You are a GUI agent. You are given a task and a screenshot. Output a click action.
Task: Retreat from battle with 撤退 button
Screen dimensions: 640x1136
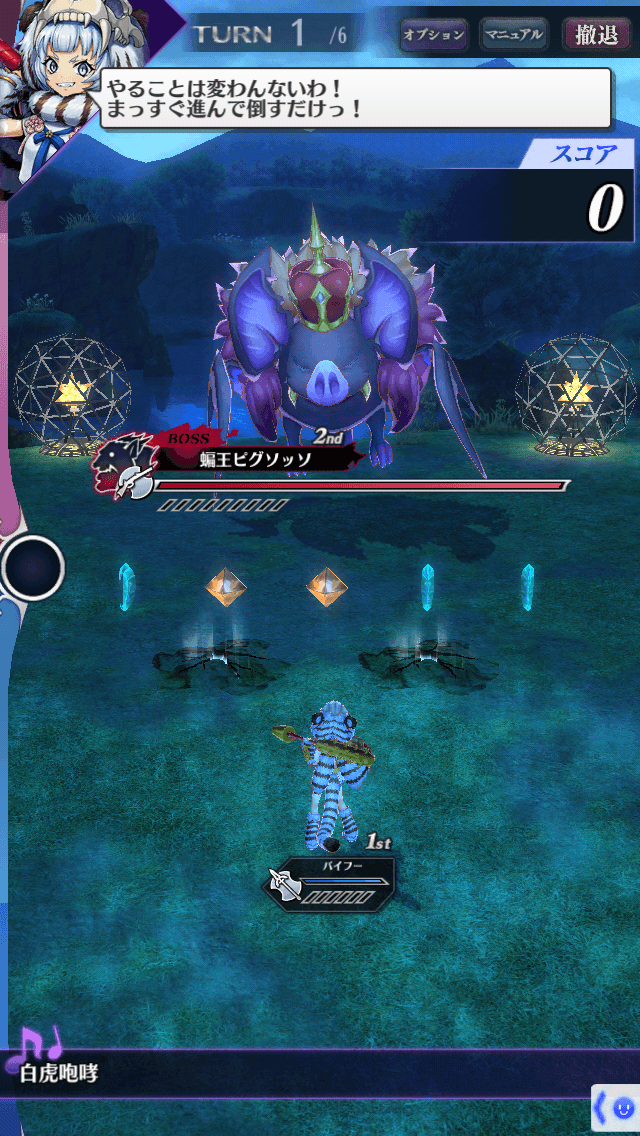point(596,35)
